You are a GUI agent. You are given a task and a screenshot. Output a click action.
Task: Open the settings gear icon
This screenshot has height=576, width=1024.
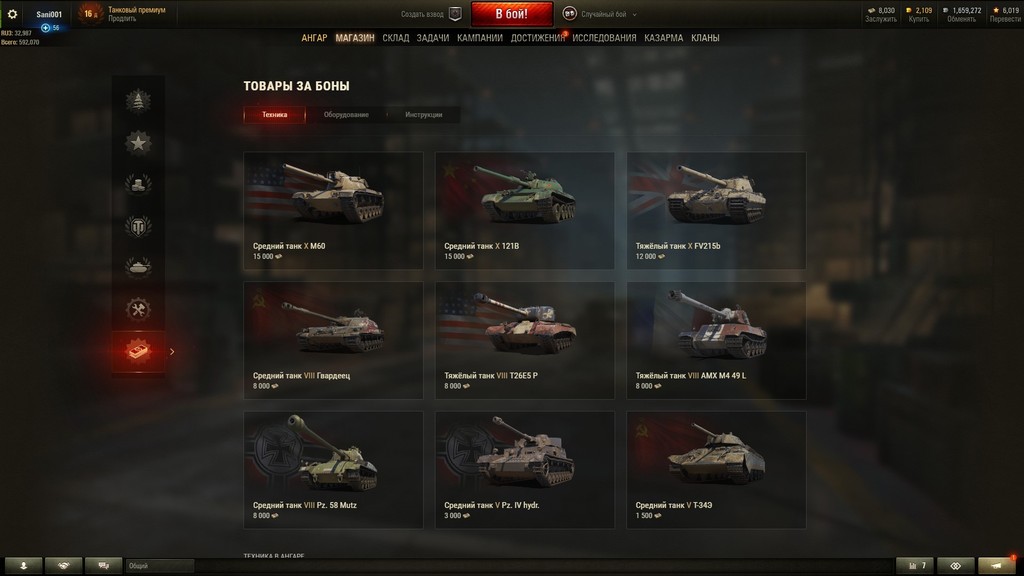point(13,14)
